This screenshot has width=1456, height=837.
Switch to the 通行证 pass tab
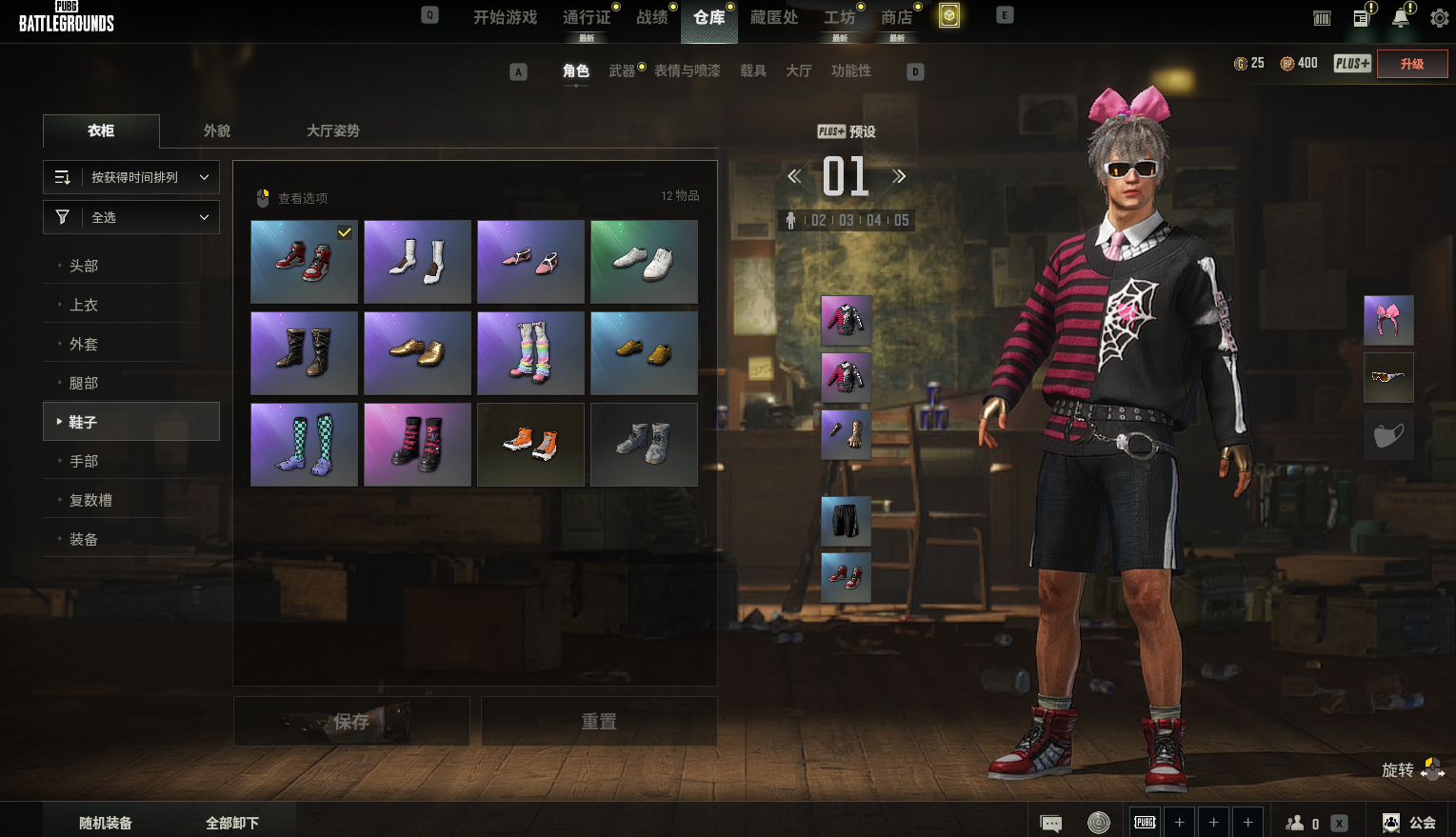coord(587,17)
